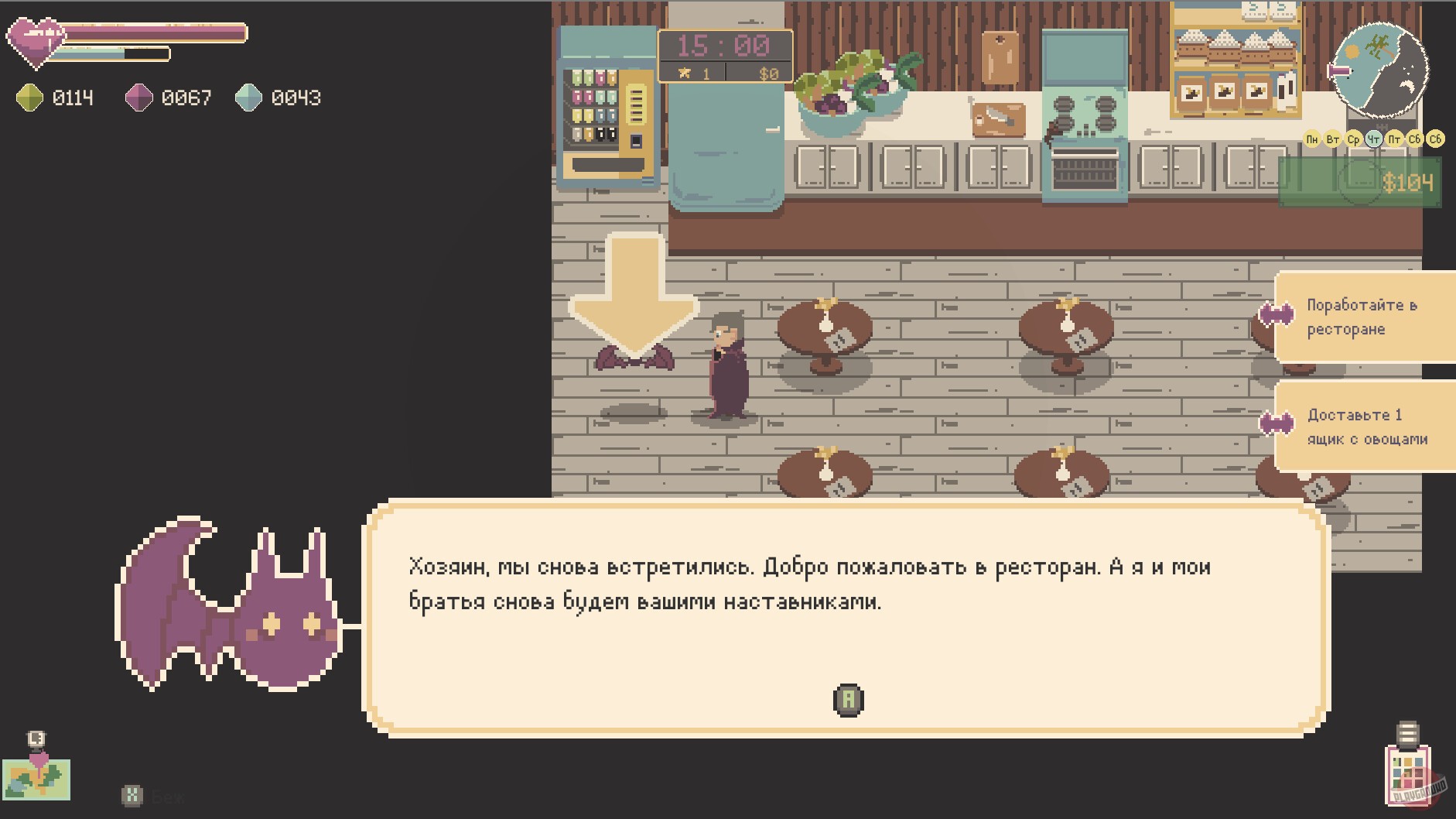Click the X run button near Беж label
The height and width of the screenshot is (819, 1456).
133,794
